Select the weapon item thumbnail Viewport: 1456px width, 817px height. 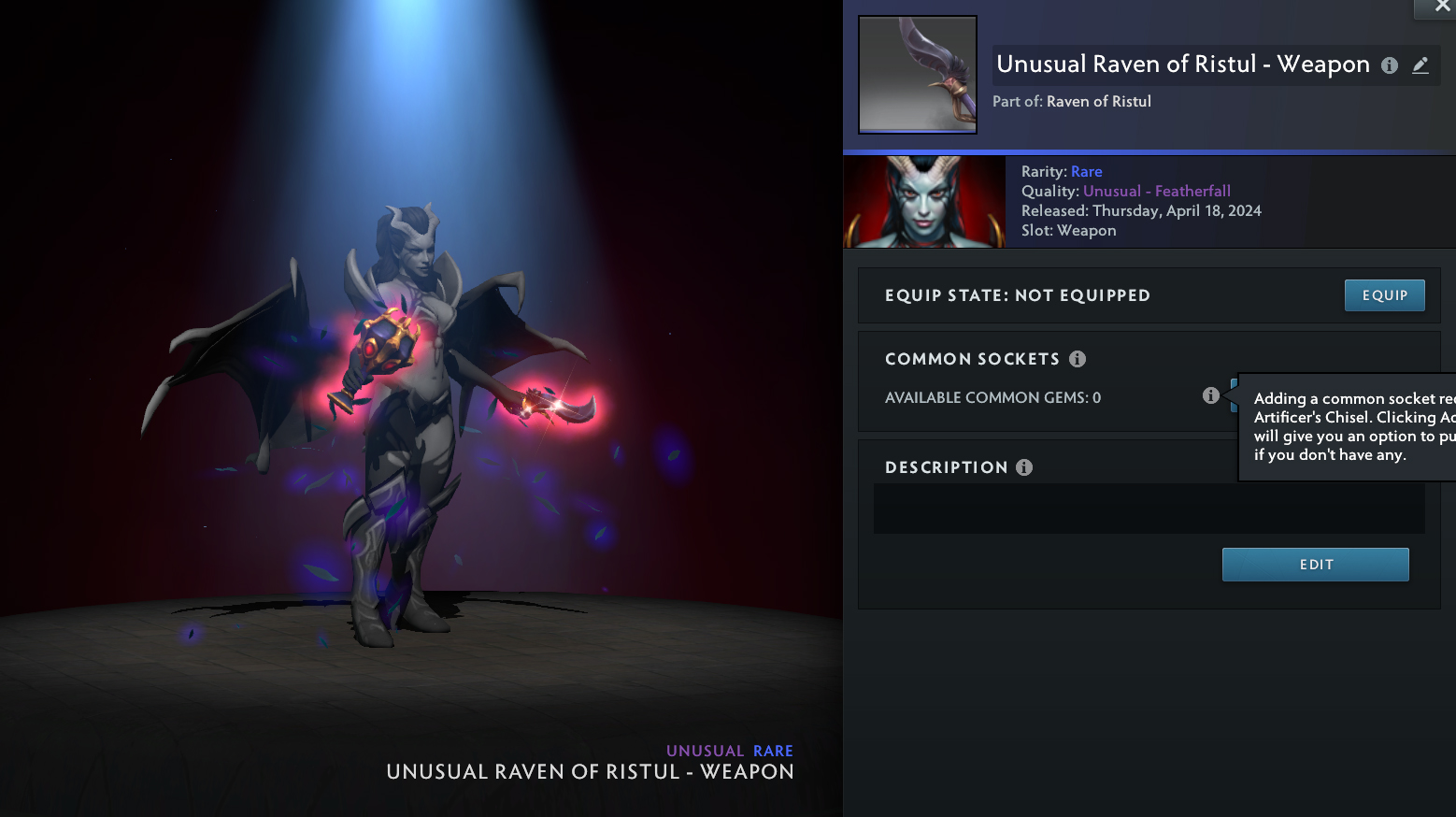coord(918,75)
